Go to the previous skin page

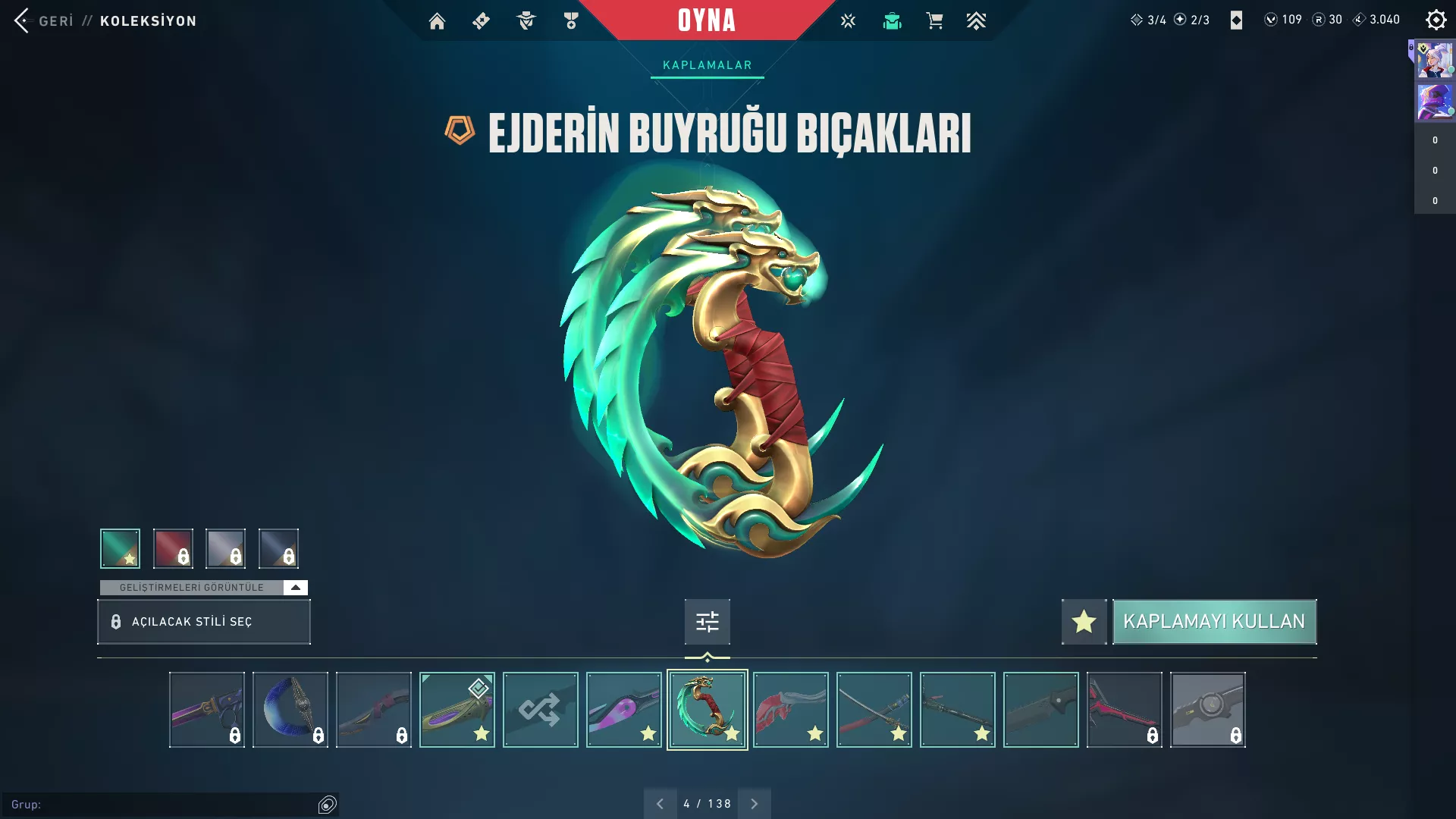660,804
